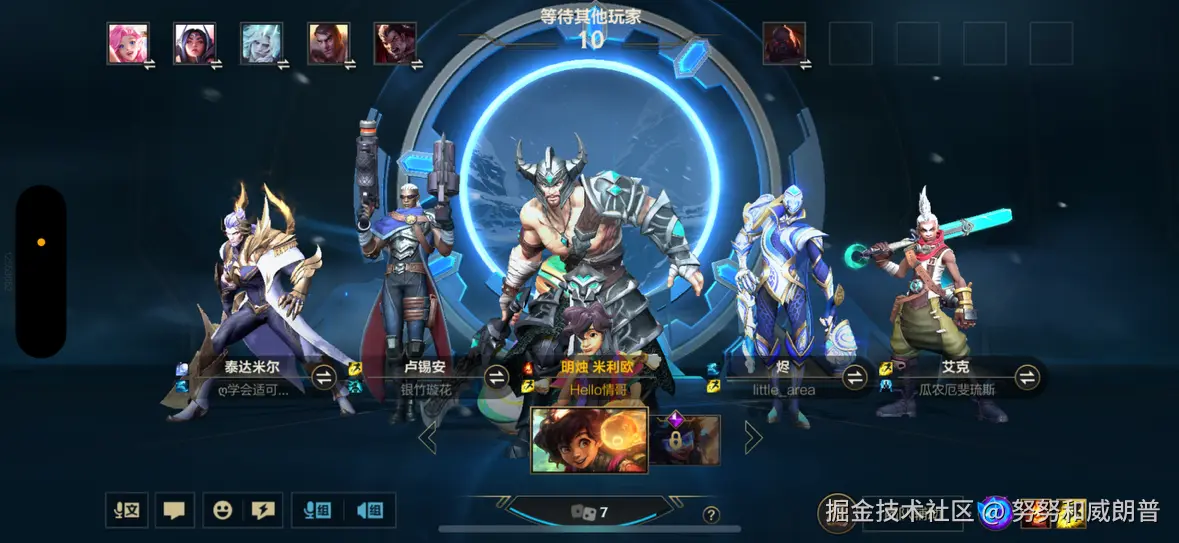This screenshot has height=543, width=1179.
Task: Open the smiley emote picker
Action: pyautogui.click(x=222, y=510)
